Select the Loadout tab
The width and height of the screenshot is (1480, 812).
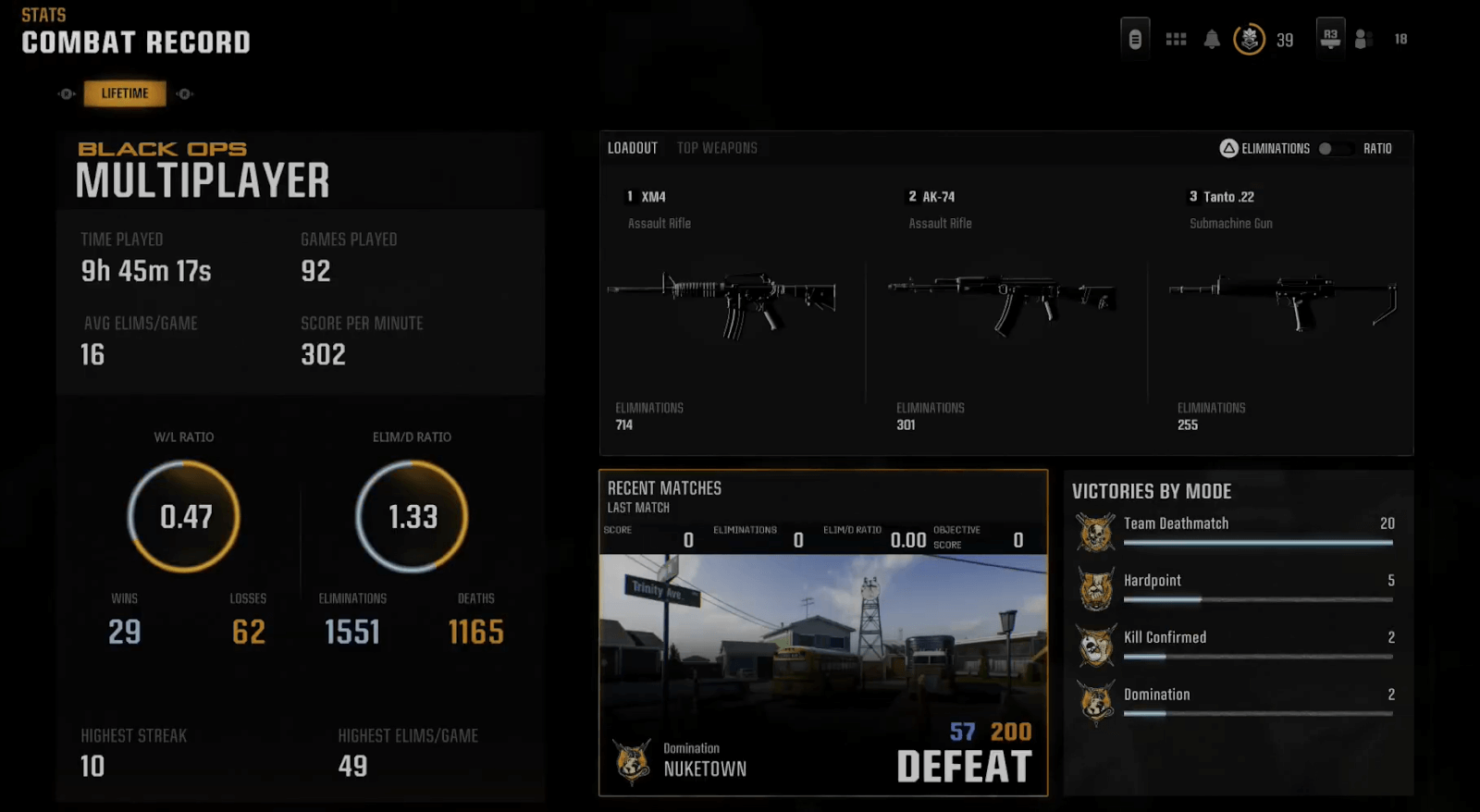click(x=633, y=147)
